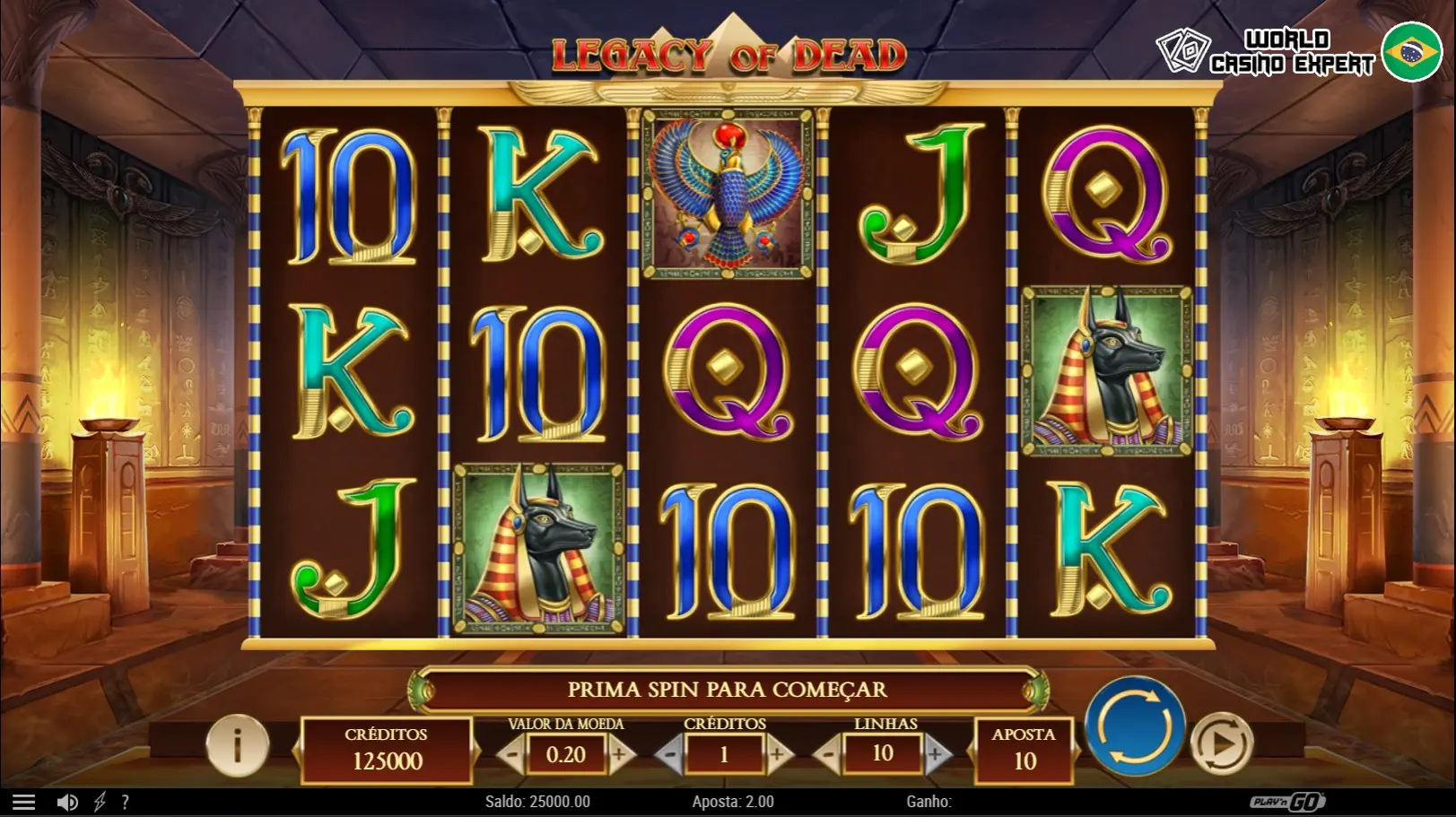
Task: Decrease the Valor da Moeda coin value
Action: coord(511,755)
